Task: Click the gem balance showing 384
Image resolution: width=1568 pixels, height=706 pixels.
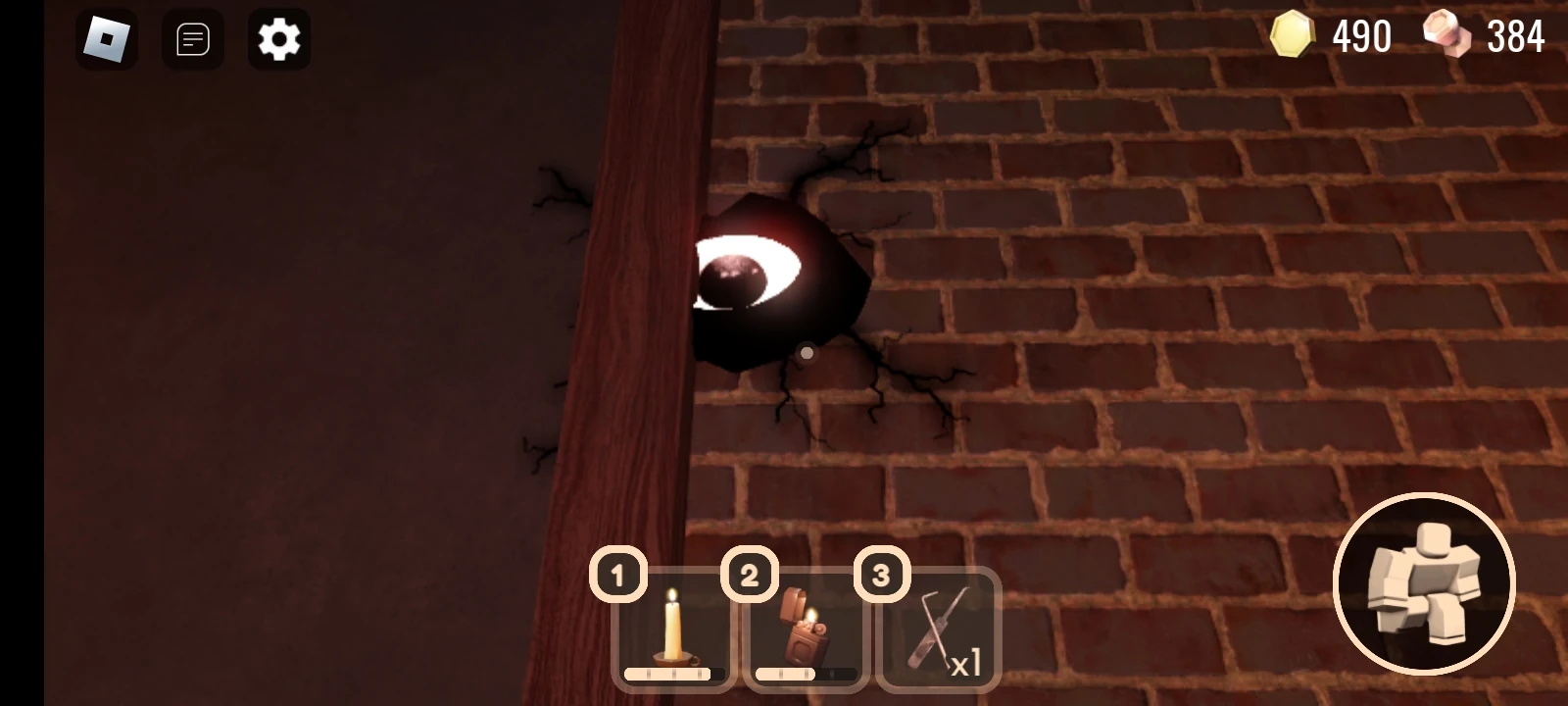Action: pos(1513,36)
